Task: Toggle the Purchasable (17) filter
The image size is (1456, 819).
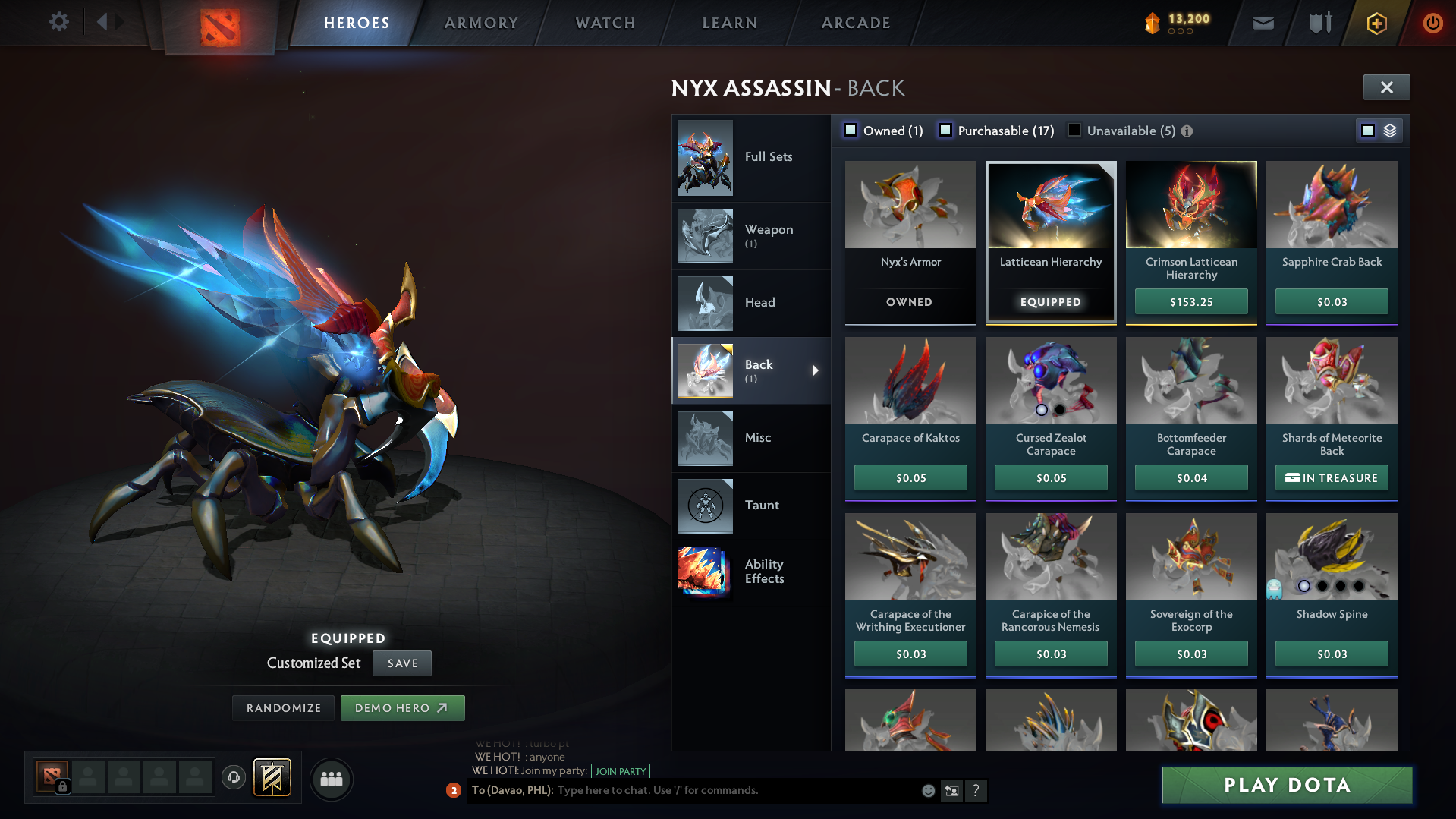Action: pyautogui.click(x=945, y=130)
